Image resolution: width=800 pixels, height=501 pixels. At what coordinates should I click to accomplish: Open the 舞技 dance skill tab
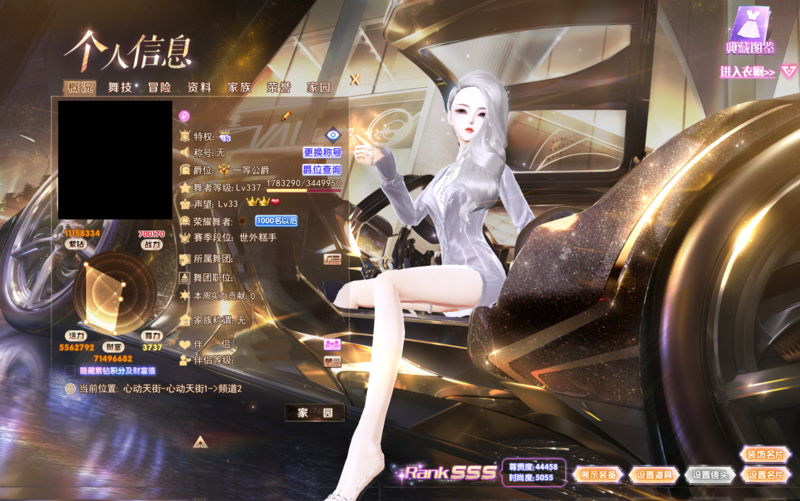(x=121, y=87)
